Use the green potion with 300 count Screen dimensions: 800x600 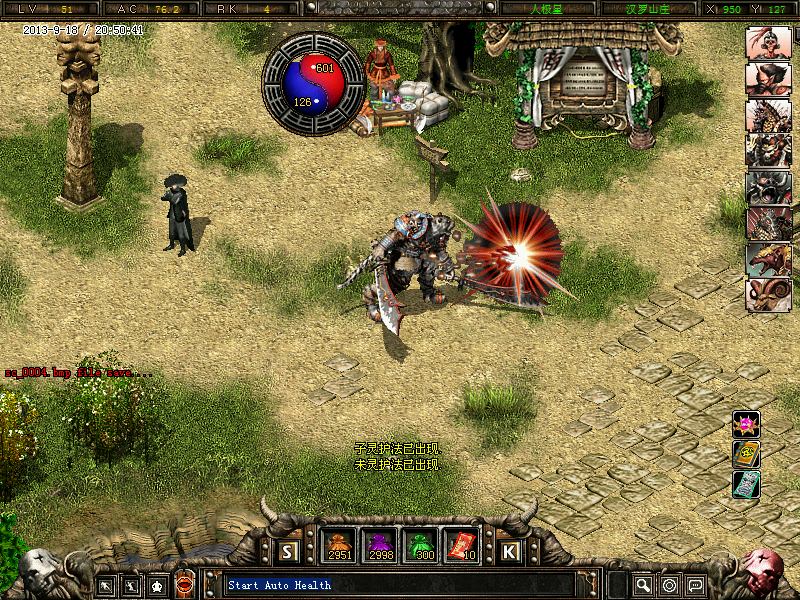(x=418, y=546)
